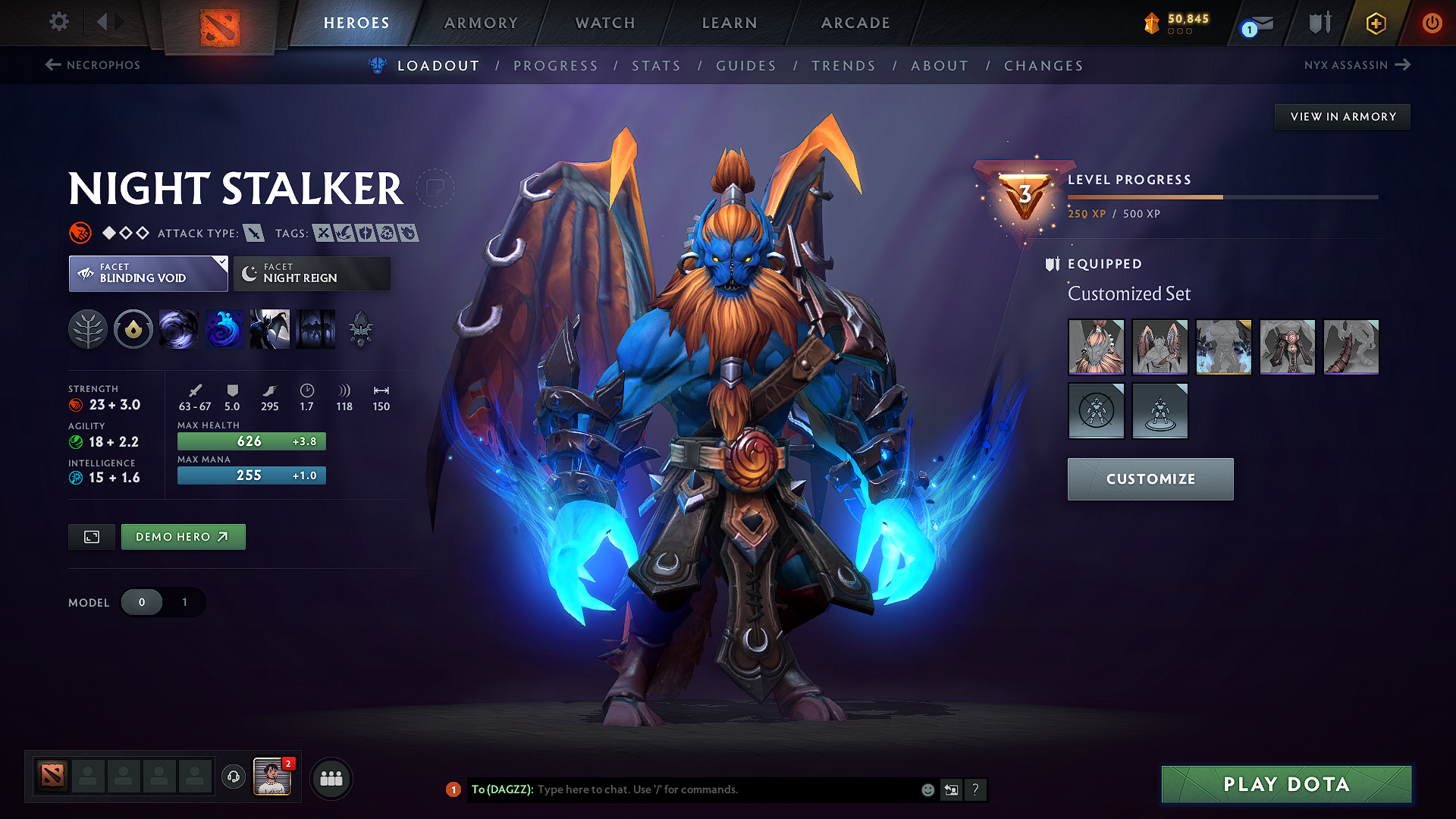Select the Night Reign facet

point(311,273)
